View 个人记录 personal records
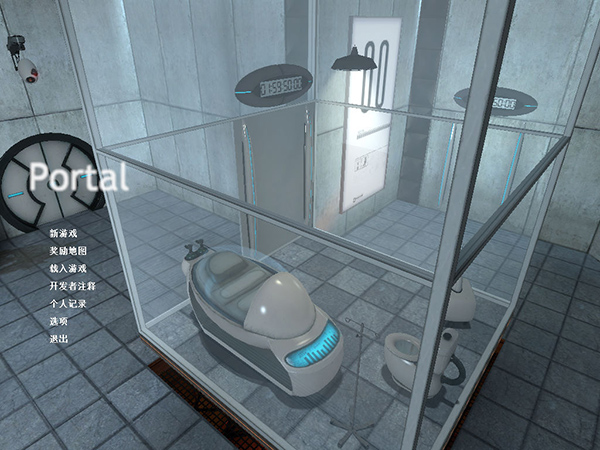Viewport: 600px width, 450px height. pyautogui.click(x=67, y=303)
